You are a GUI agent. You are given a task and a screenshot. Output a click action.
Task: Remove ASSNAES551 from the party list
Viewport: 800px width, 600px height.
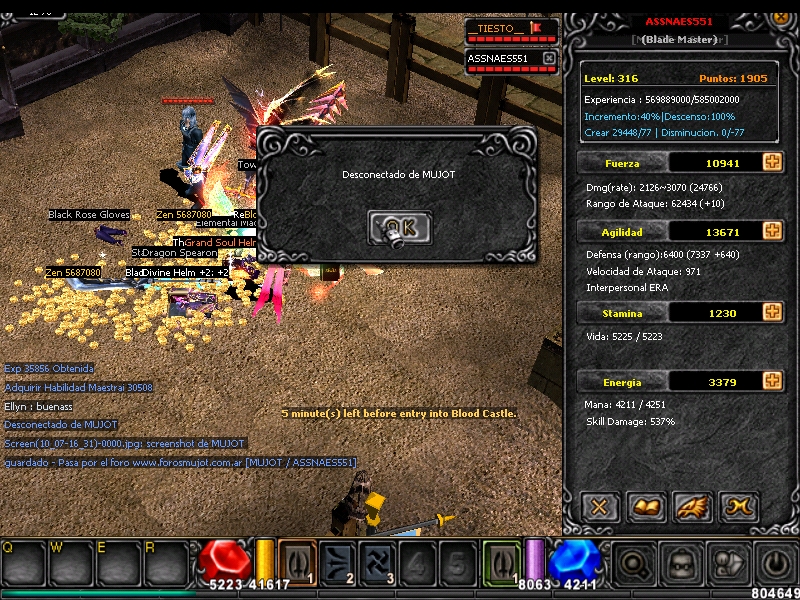tap(549, 59)
